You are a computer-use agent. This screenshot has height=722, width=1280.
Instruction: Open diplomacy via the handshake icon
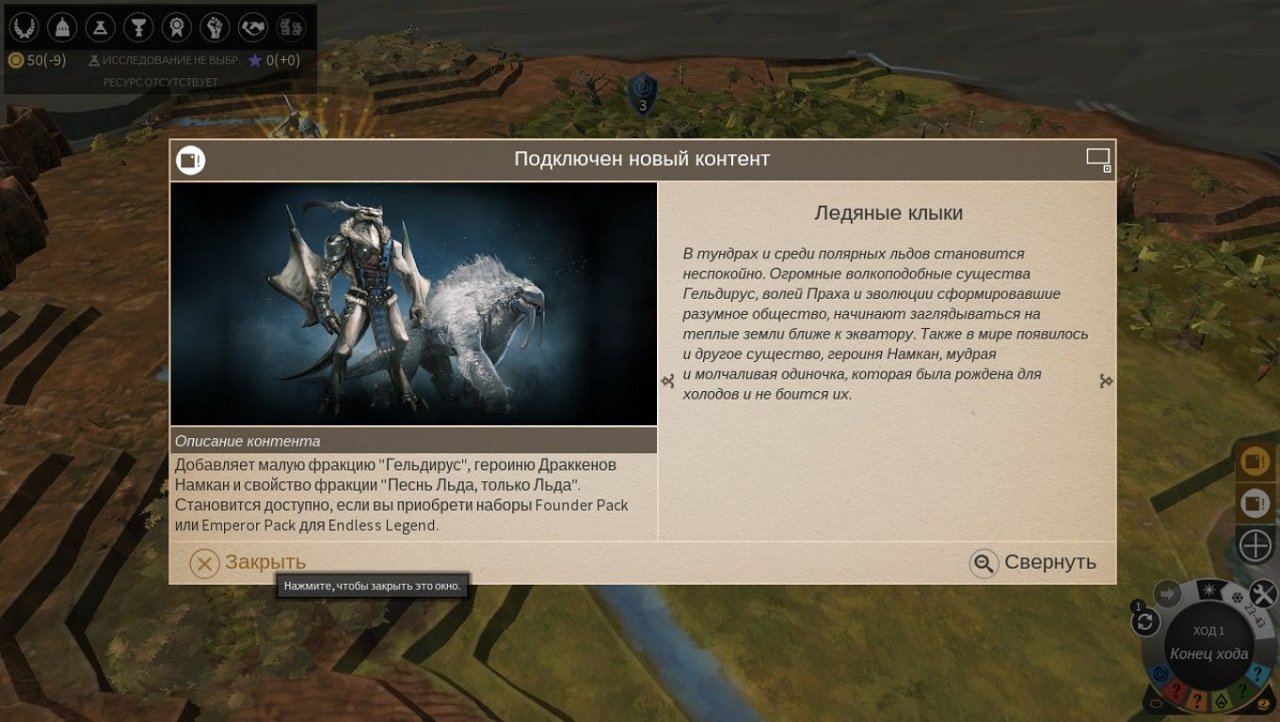pos(253,26)
